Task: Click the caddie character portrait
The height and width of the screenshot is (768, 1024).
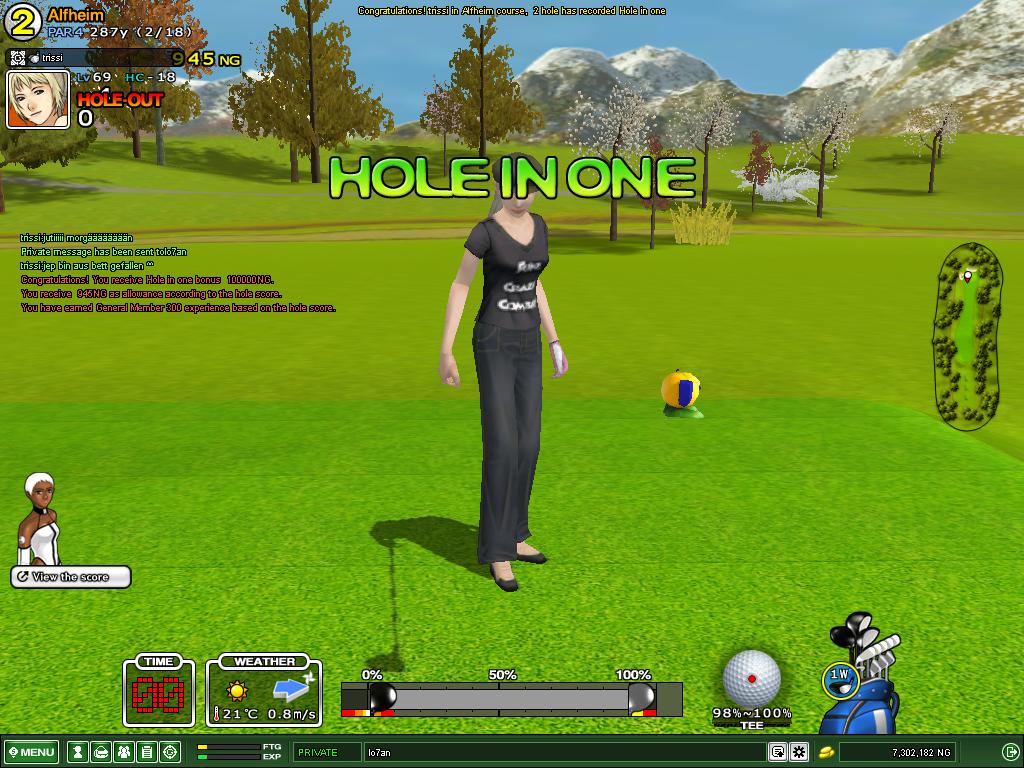Action: click(39, 519)
